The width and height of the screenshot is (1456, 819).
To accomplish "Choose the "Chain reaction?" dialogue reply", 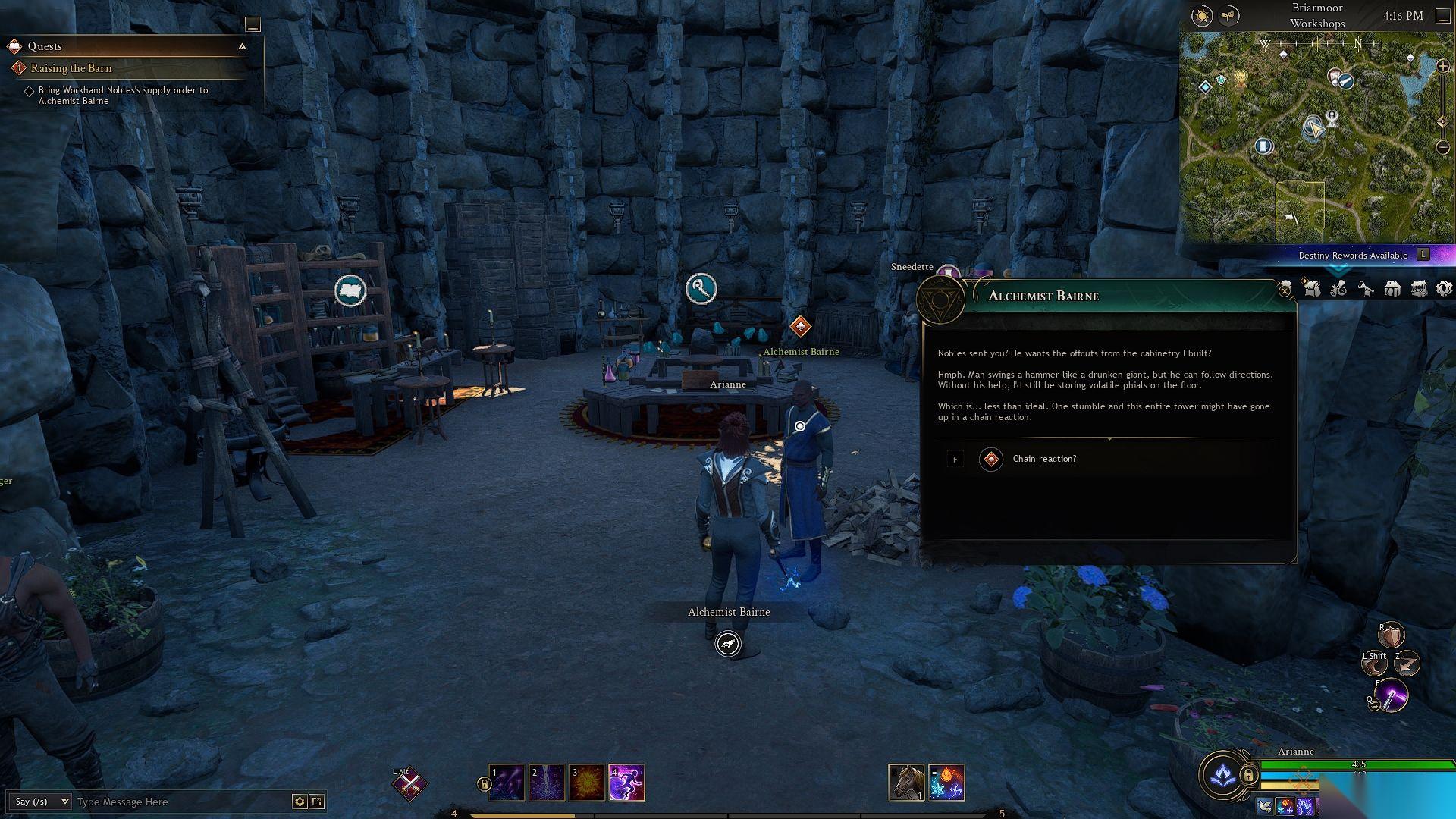I will (x=1044, y=459).
